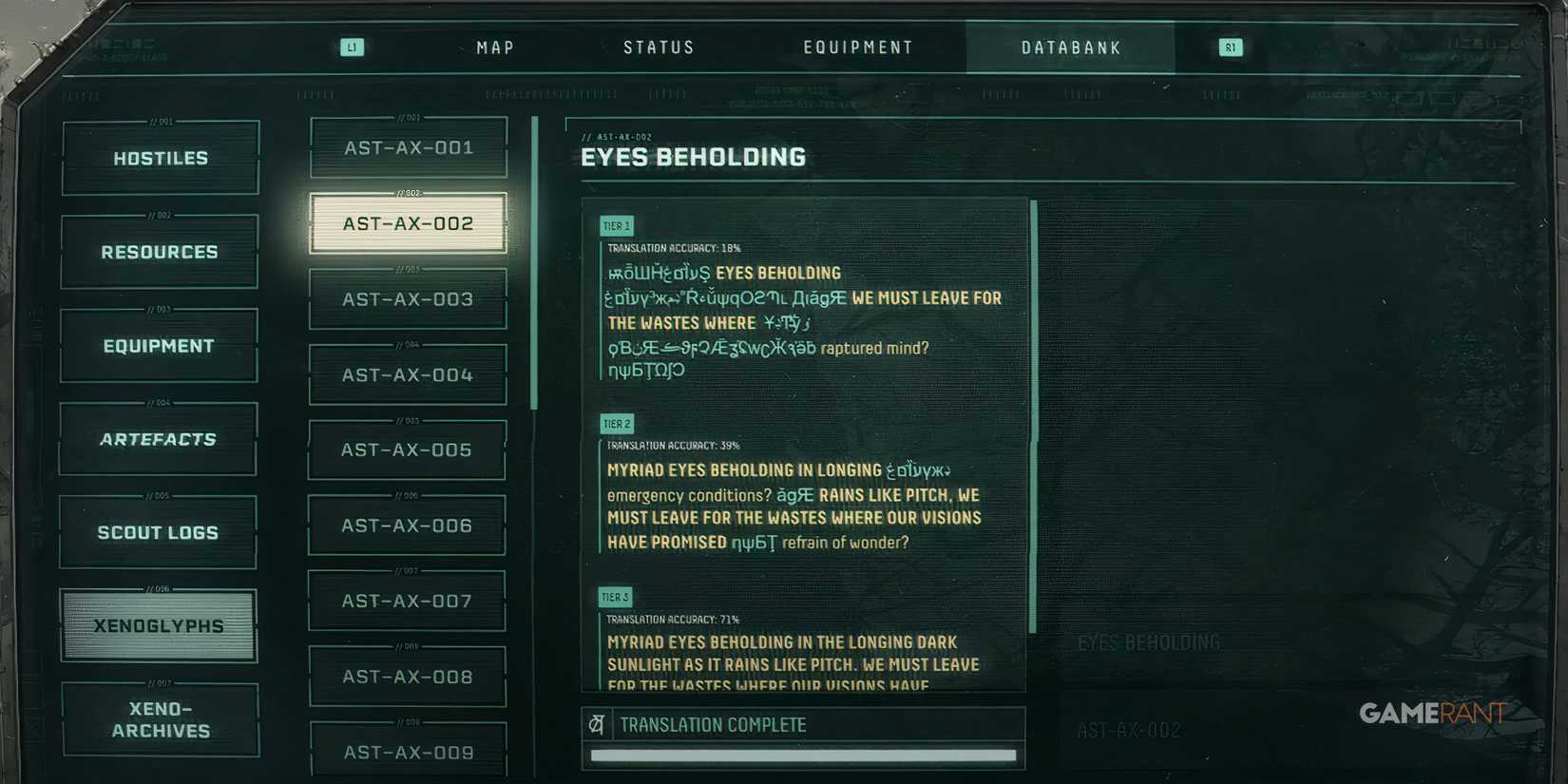Select the ARTEFACTS category
Image resolution: width=1568 pixels, height=784 pixels.
click(x=157, y=439)
